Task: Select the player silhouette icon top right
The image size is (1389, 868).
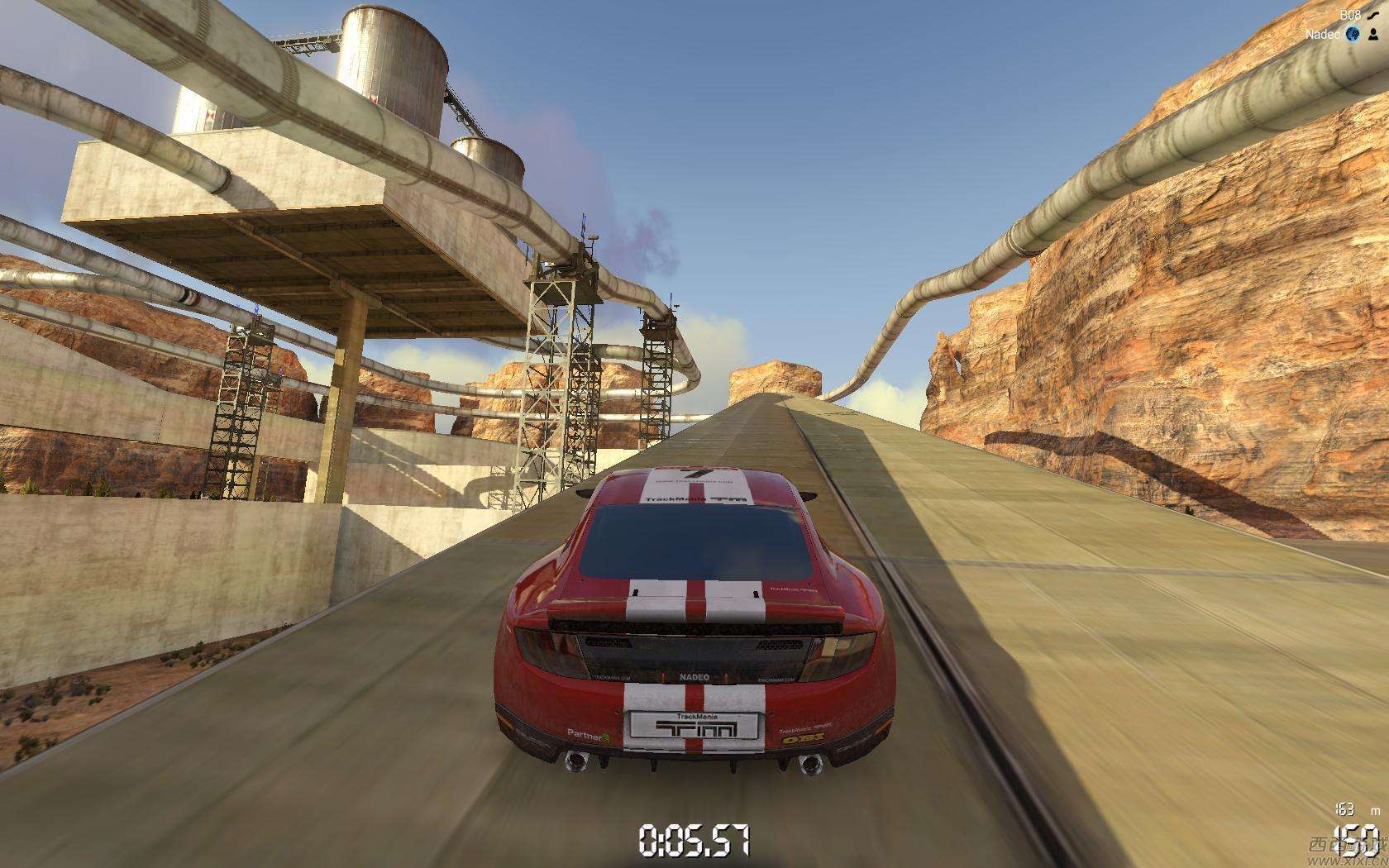Action: pos(1374,36)
